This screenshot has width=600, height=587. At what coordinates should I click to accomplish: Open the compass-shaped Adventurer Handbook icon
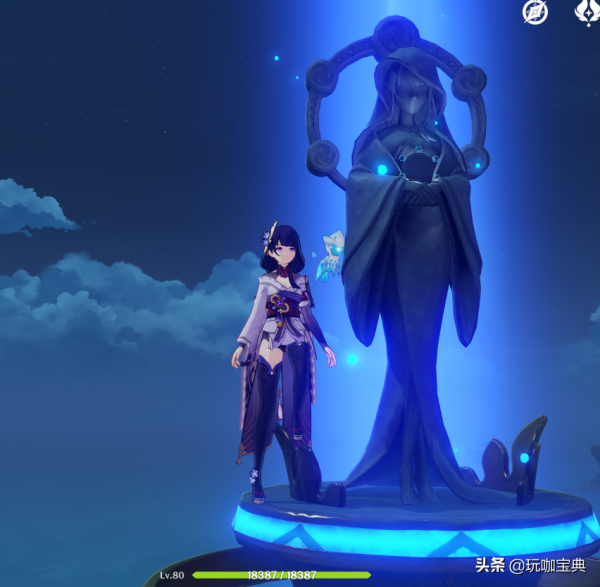point(535,12)
